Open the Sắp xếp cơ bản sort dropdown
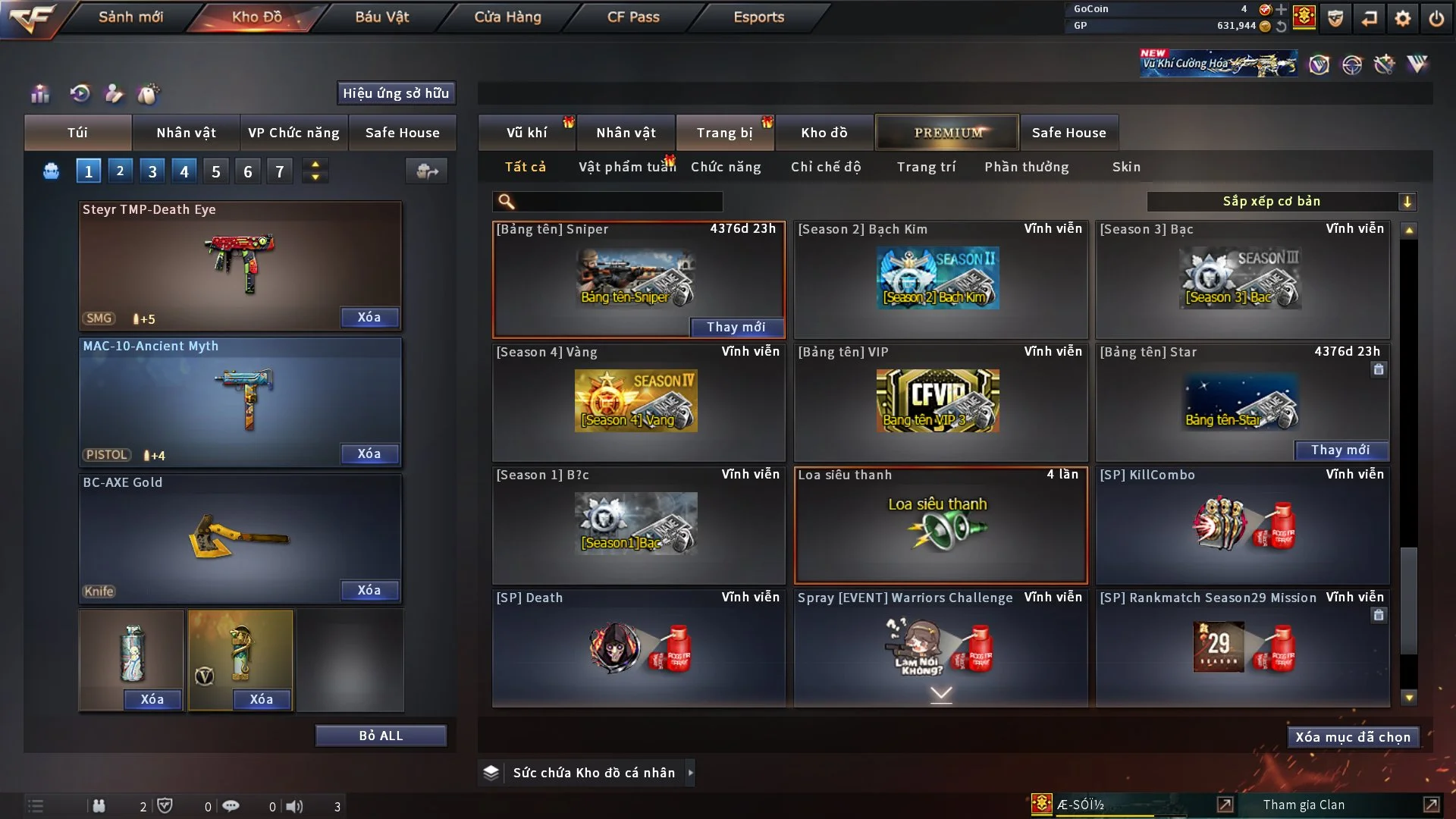Image resolution: width=1456 pixels, height=819 pixels. pyautogui.click(x=1281, y=201)
